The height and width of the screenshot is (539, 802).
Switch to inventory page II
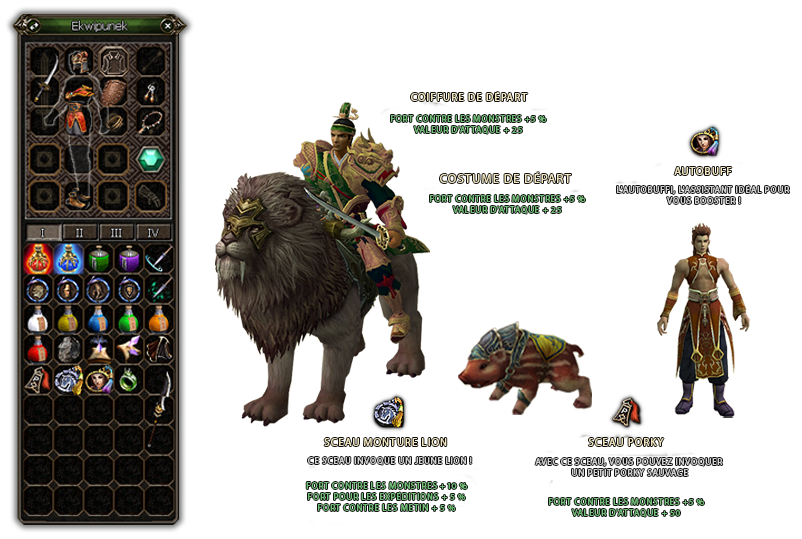tap(80, 232)
